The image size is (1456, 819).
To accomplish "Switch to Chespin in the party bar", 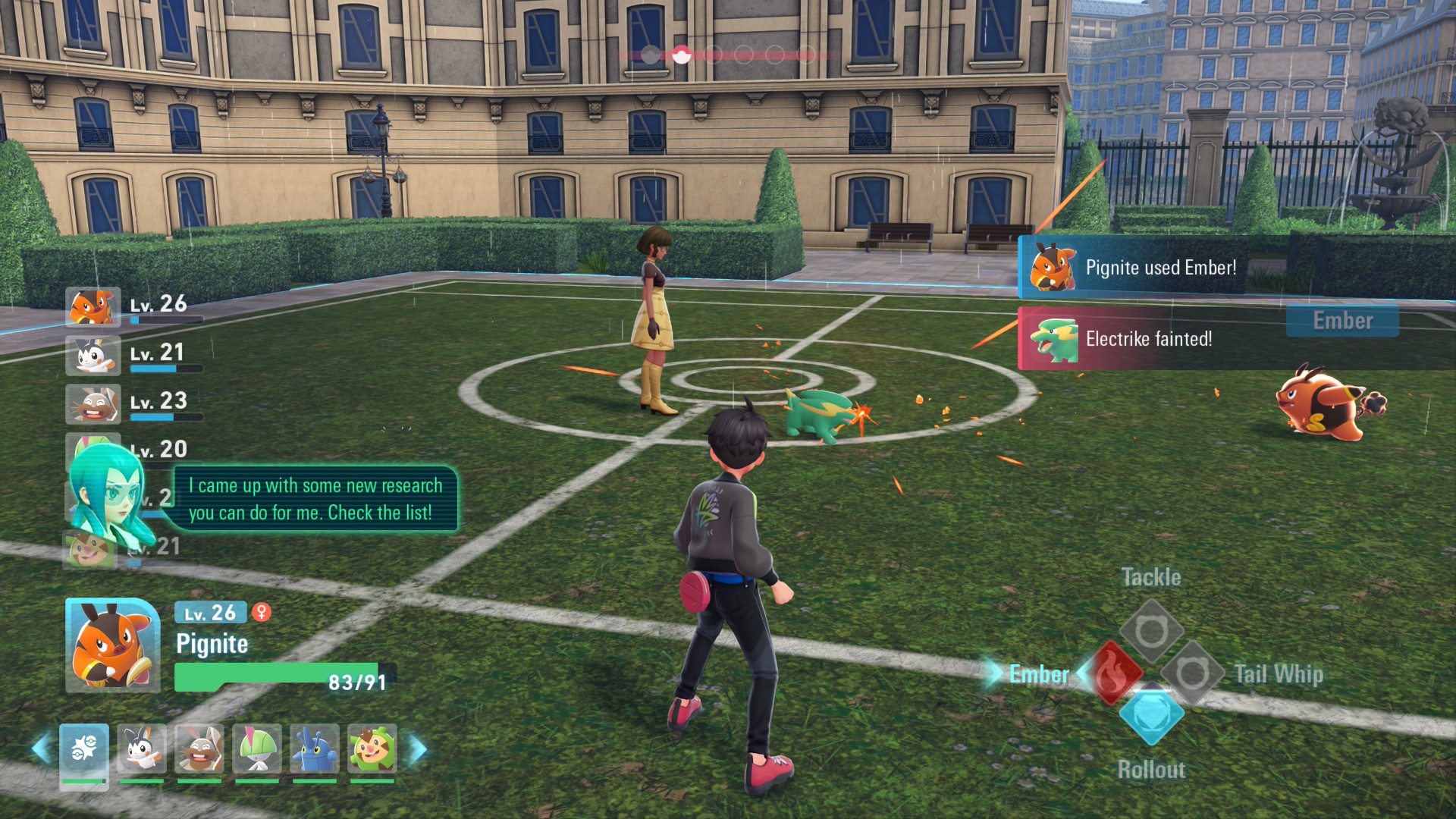I will tap(372, 749).
